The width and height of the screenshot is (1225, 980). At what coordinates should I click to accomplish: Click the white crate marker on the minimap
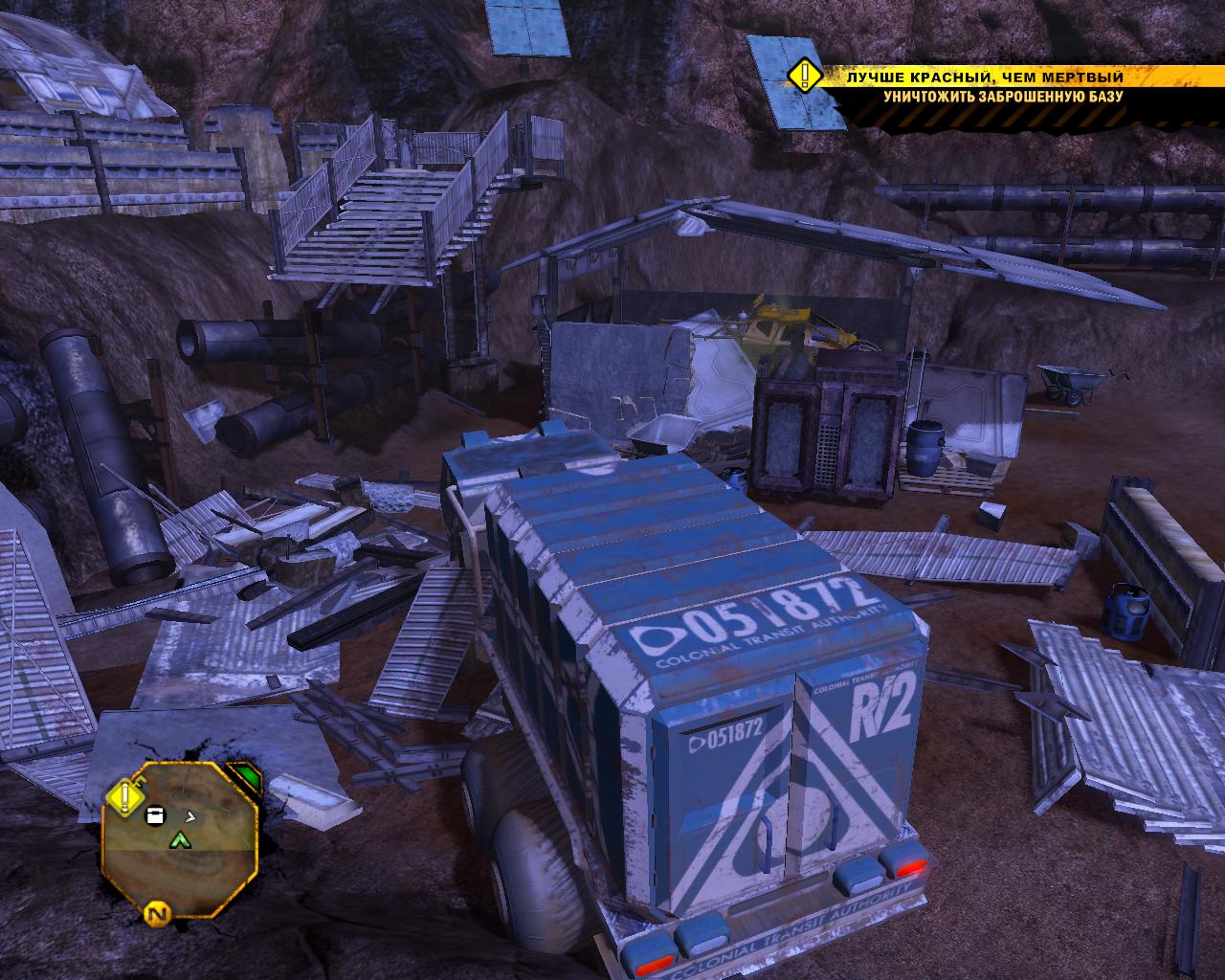[x=153, y=815]
